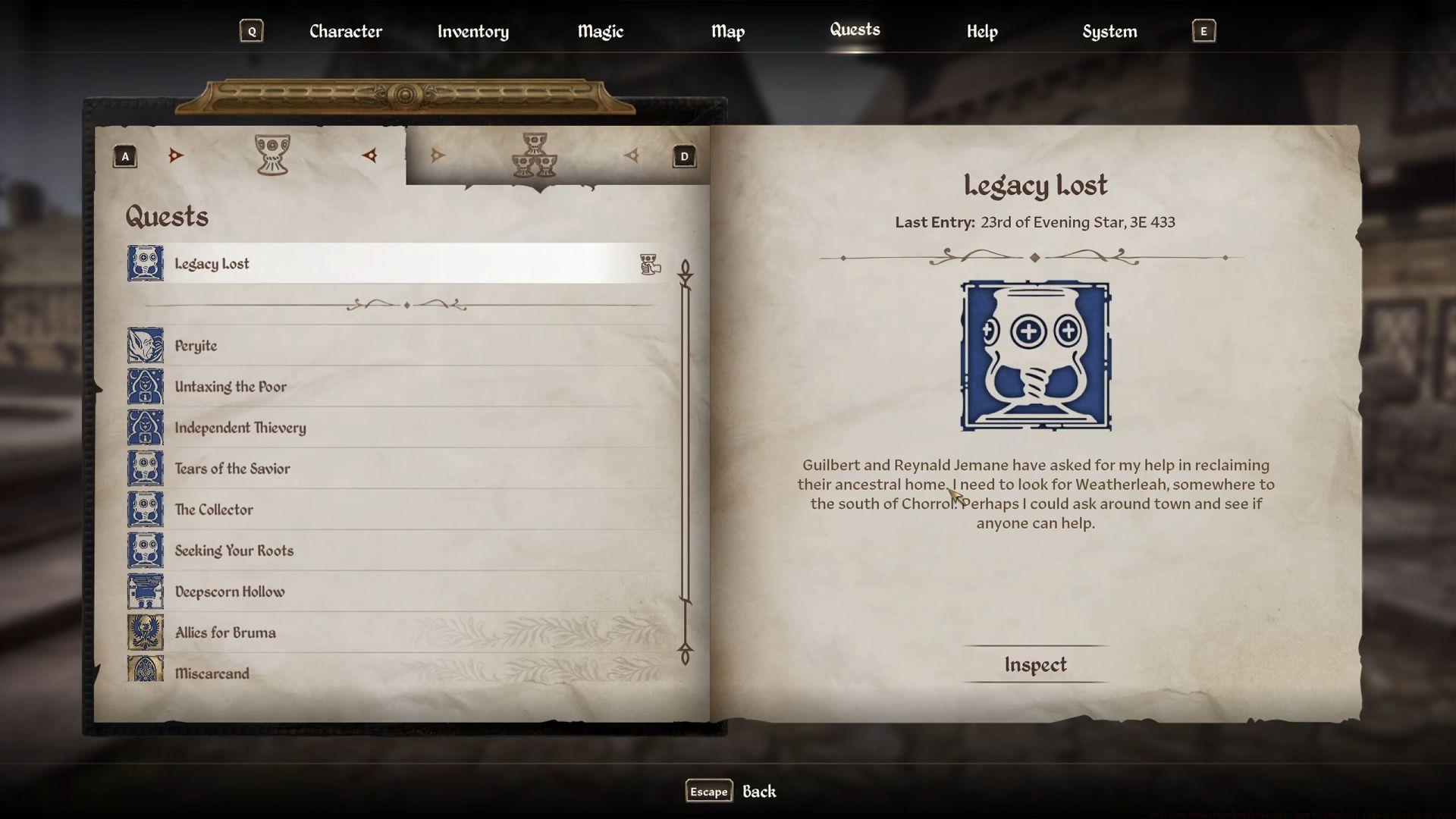This screenshot has width=1456, height=819.
Task: Click the Allies for Bruma quest icon
Action: coord(145,632)
